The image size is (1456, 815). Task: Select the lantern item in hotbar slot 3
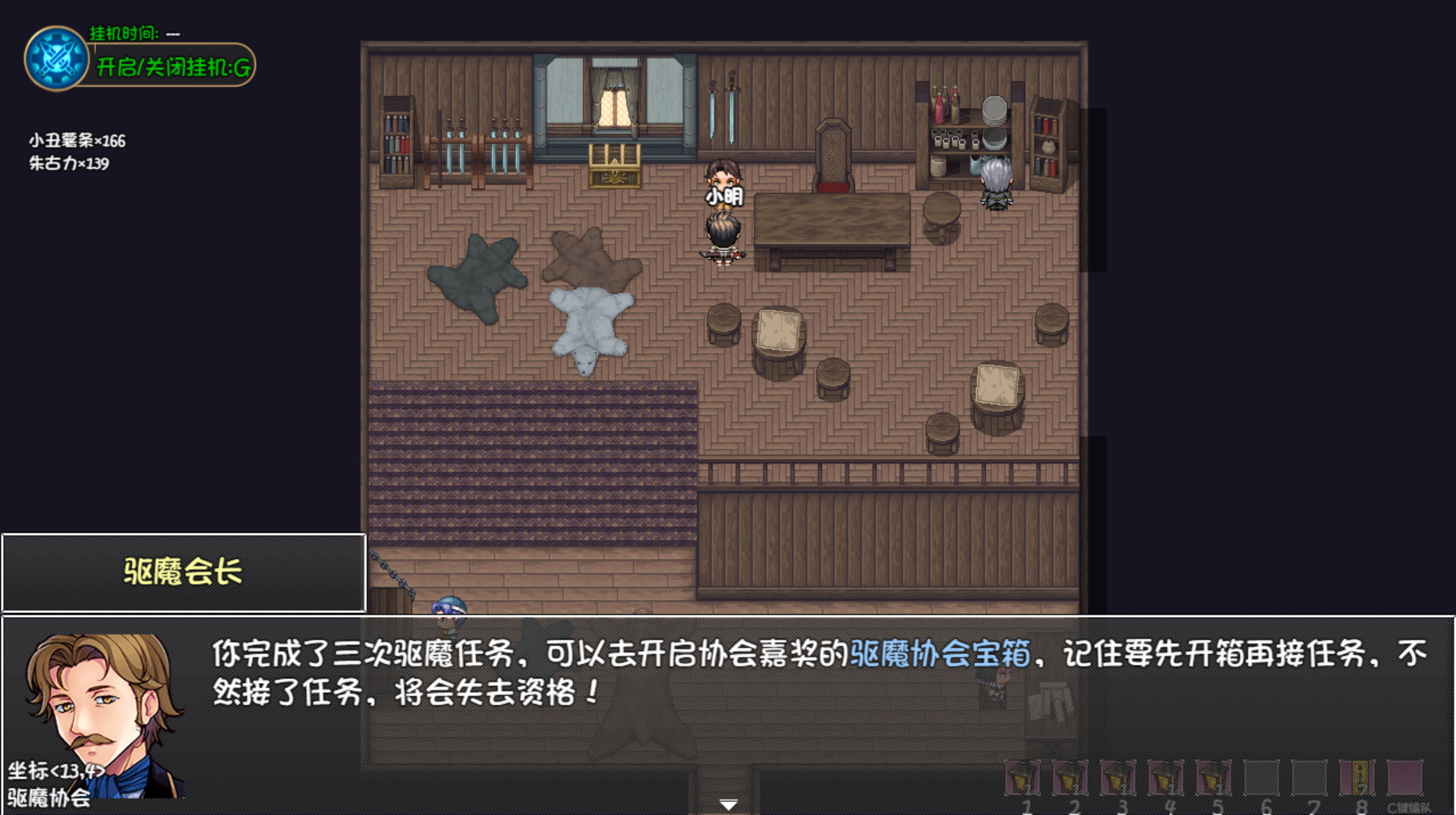tap(1119, 778)
